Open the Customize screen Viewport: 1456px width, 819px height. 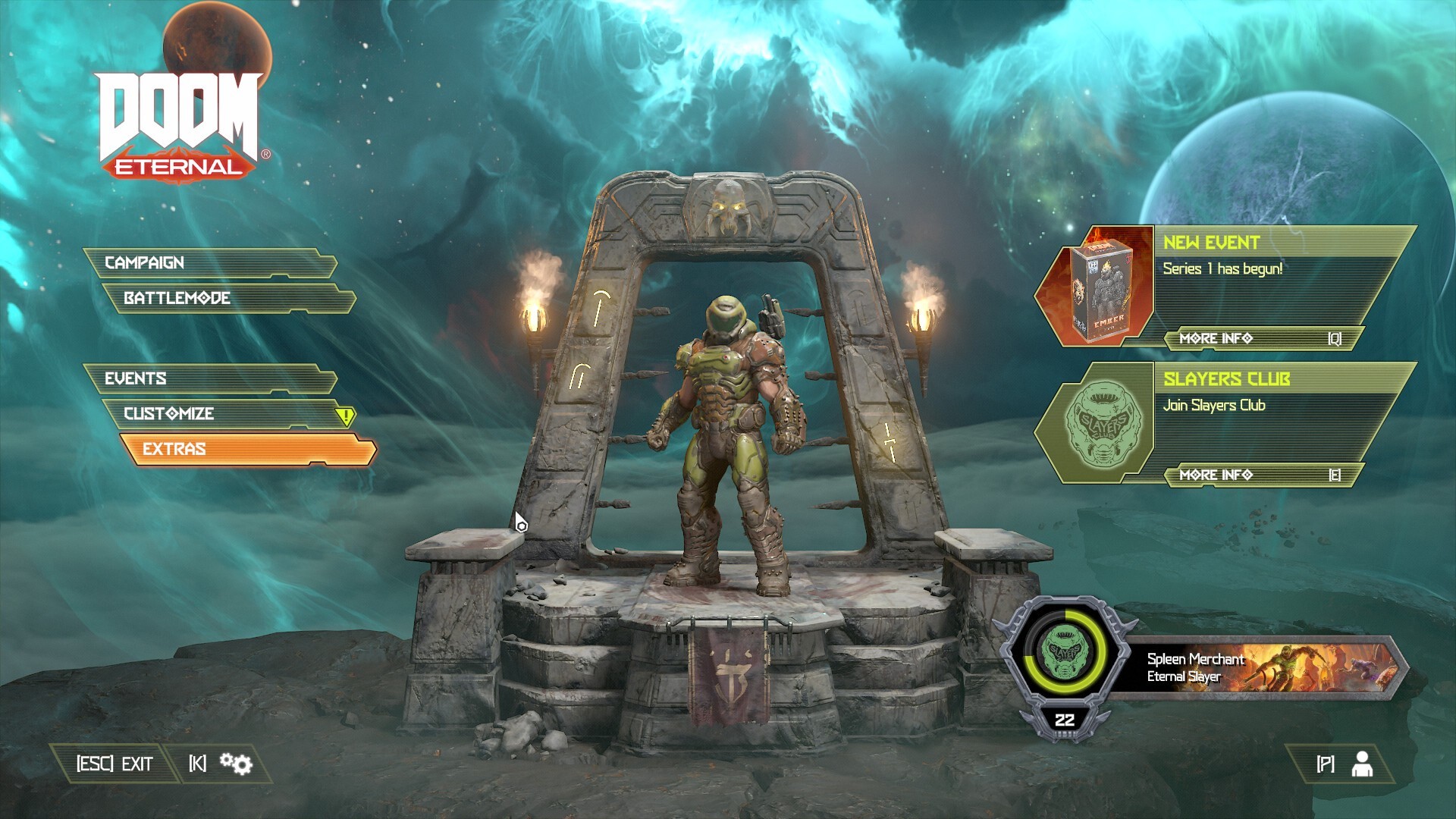tap(167, 414)
